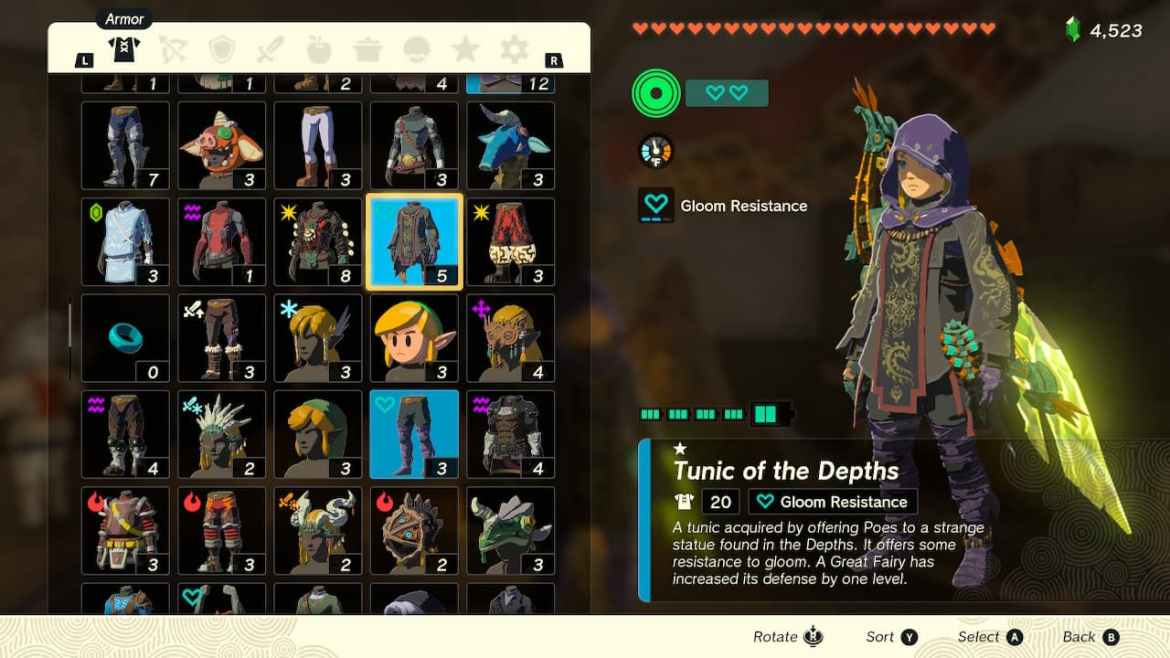1170x658 pixels.
Task: Select the highlighted purple Depths trousers
Action: pyautogui.click(x=415, y=434)
